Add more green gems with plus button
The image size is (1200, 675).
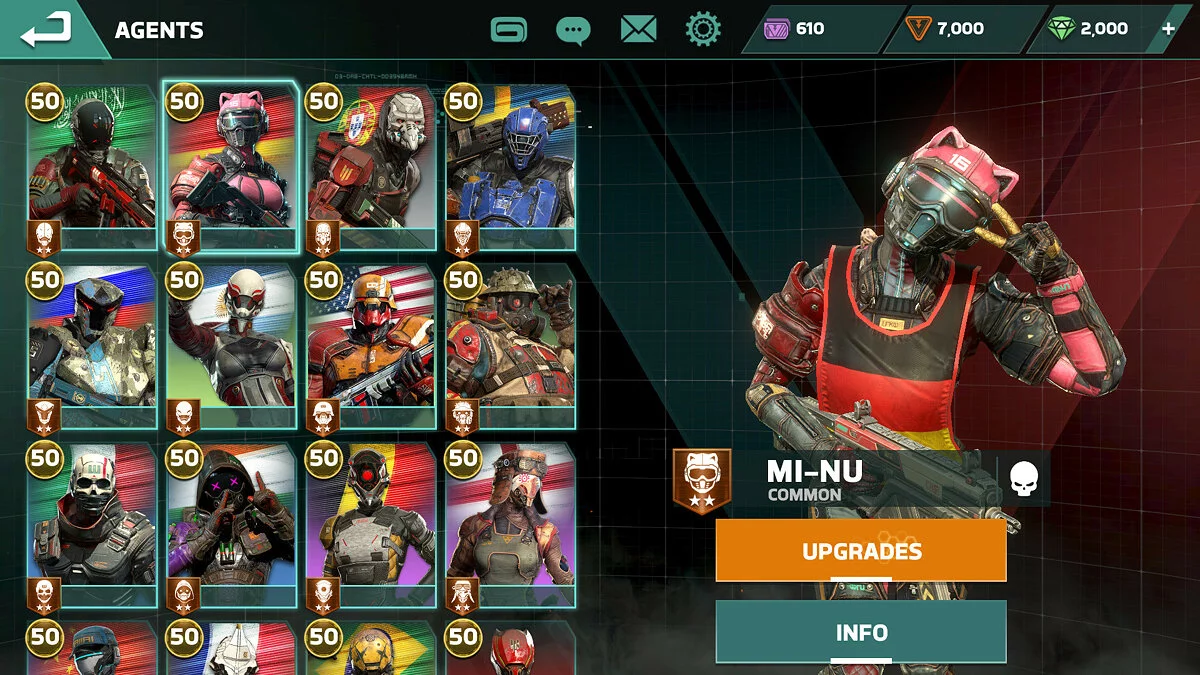coord(1168,29)
